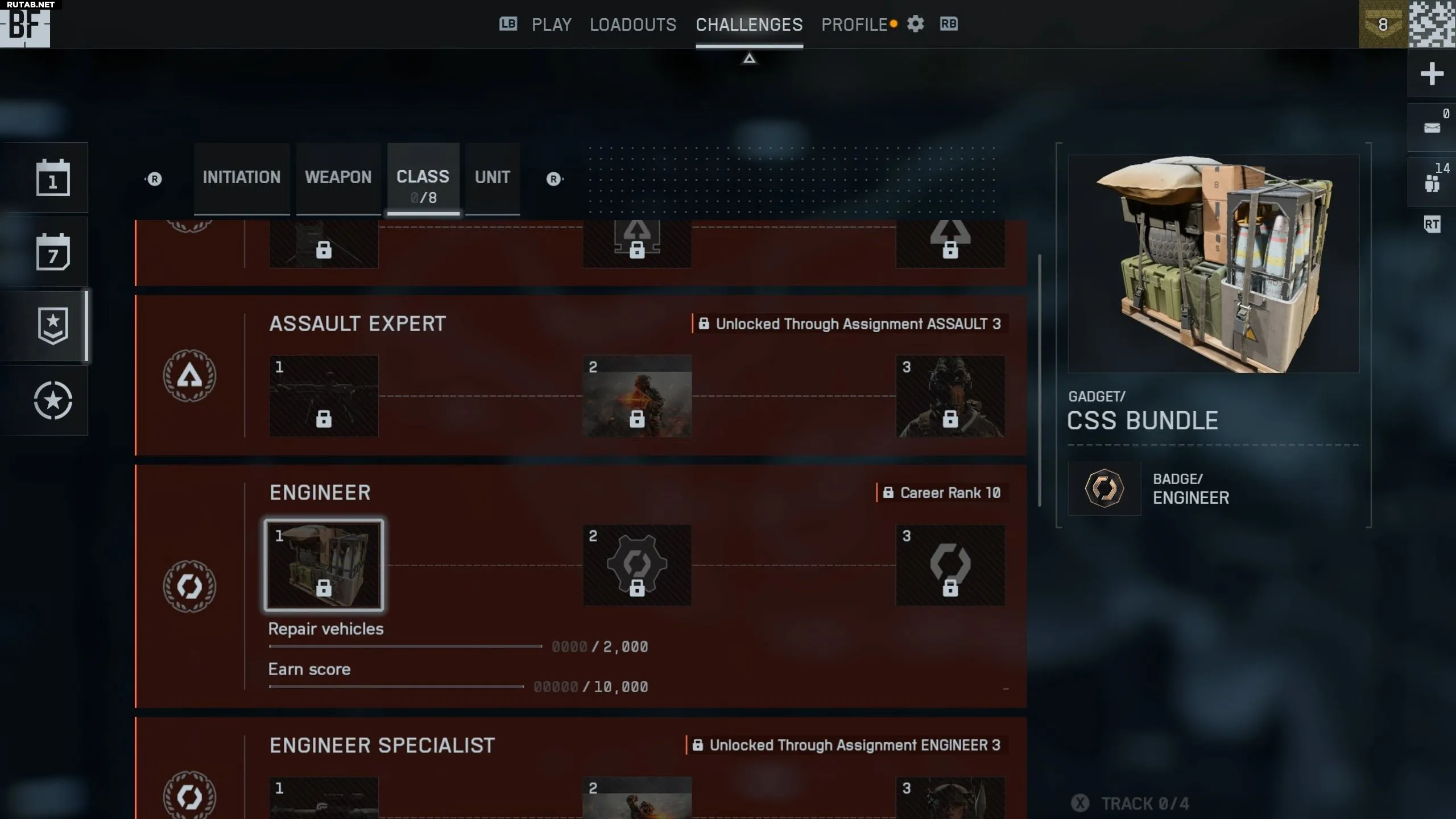Show daily challenges calendar icon
Screen dimensions: 1456x819
click(x=53, y=178)
